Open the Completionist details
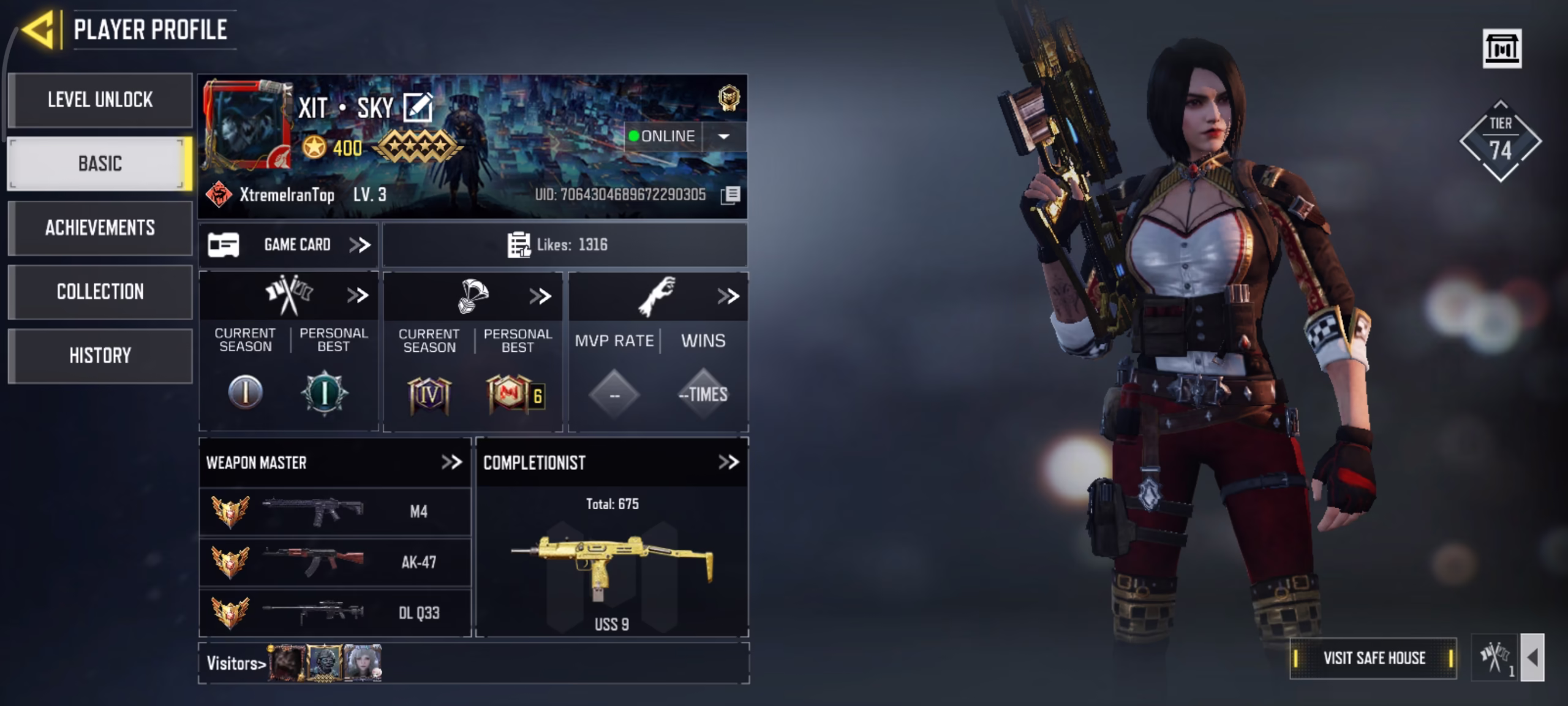This screenshot has width=1568, height=706. [728, 462]
